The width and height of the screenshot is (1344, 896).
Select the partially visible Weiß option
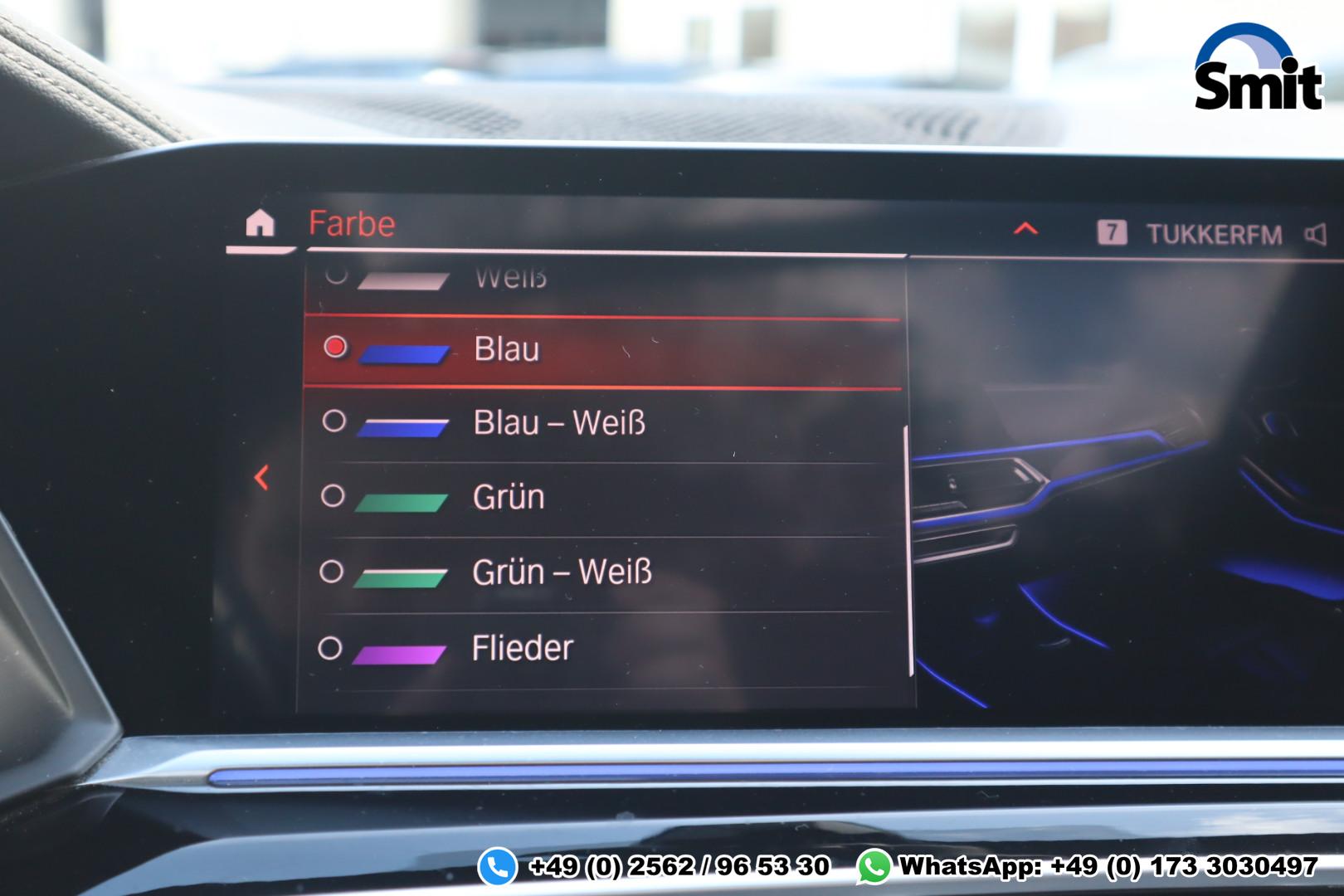click(x=509, y=279)
